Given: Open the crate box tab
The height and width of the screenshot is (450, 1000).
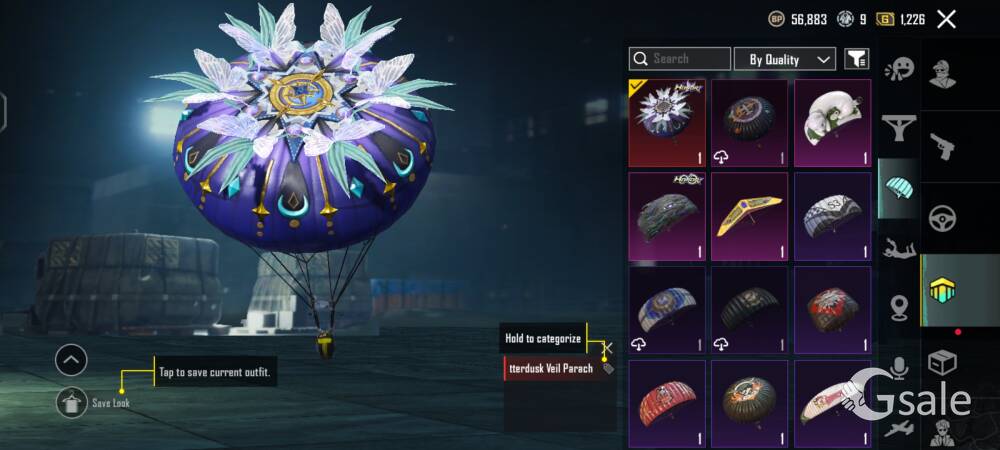Looking at the screenshot, I should [x=942, y=361].
